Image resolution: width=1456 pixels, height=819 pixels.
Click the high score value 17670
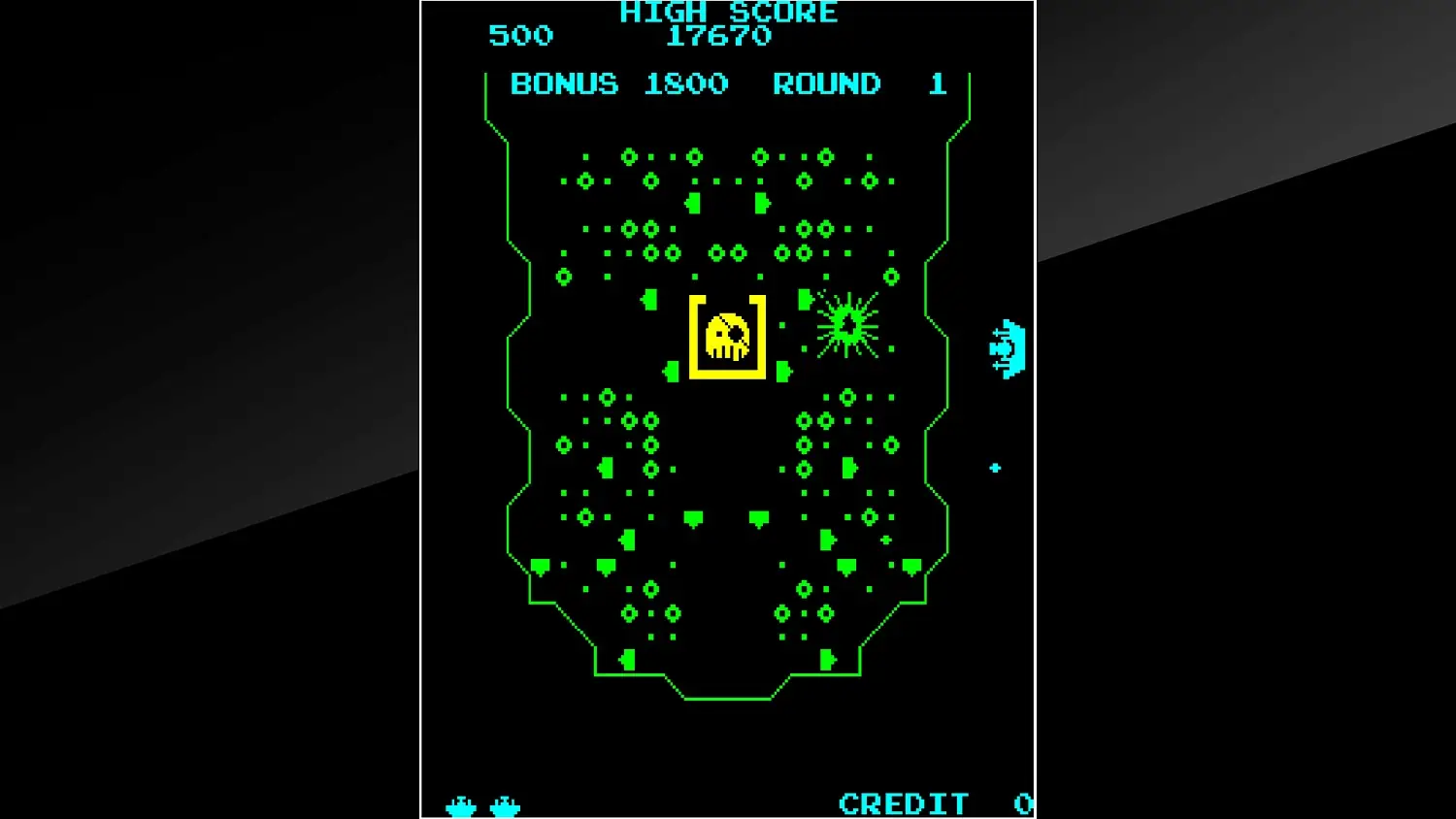tap(716, 37)
